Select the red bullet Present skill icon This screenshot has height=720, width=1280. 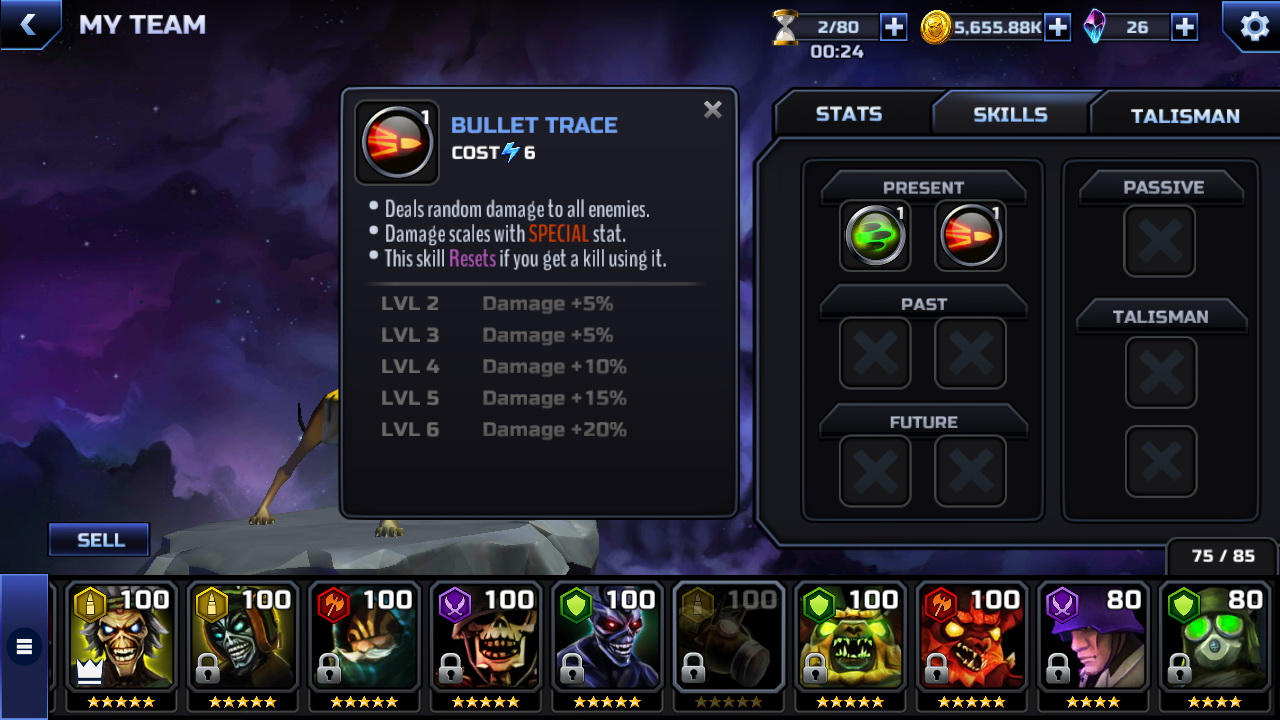[x=970, y=237]
